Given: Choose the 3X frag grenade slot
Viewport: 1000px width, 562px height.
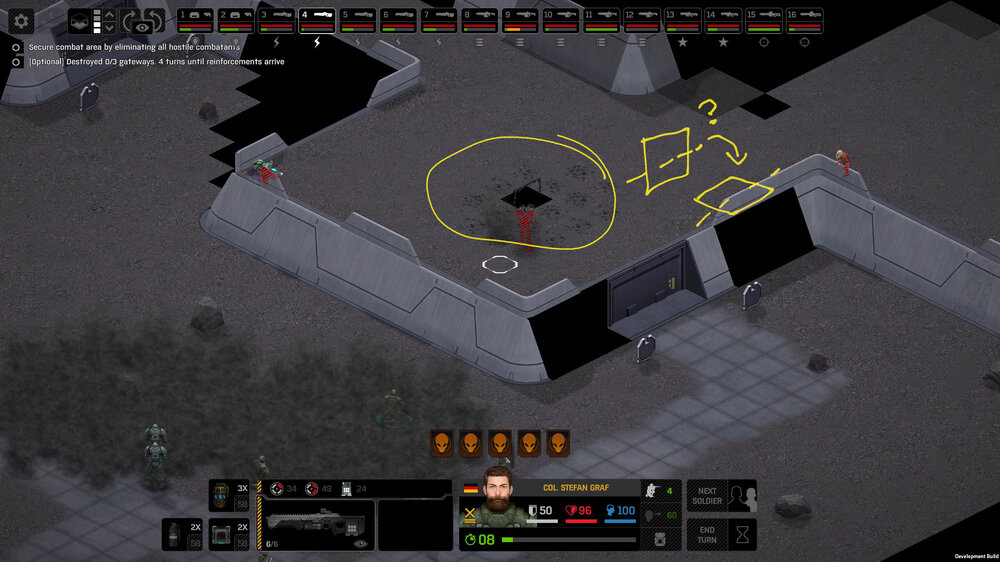Looking at the screenshot, I should (230, 496).
